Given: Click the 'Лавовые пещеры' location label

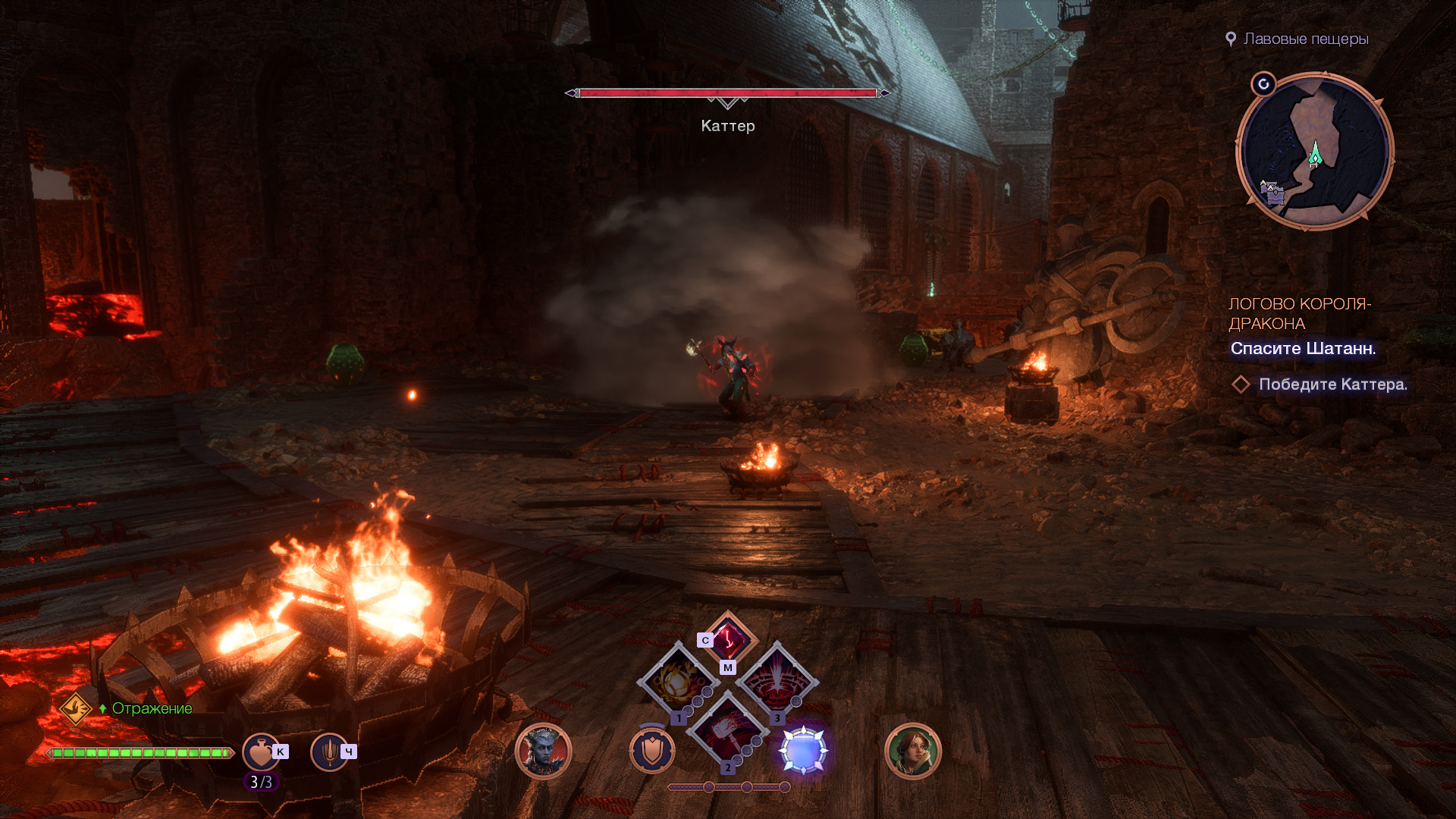Looking at the screenshot, I should coord(1305,39).
